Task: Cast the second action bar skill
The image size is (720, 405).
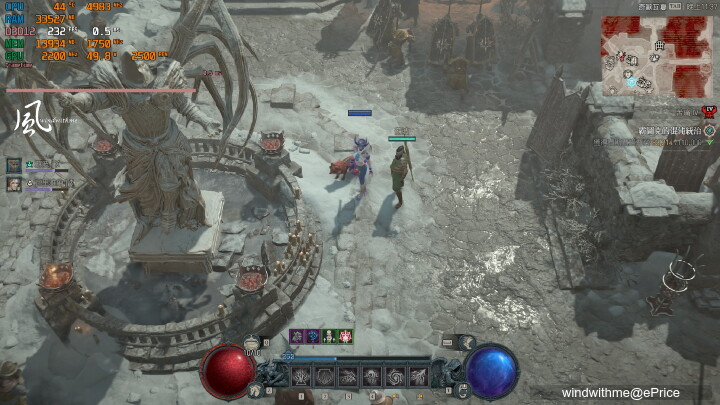Action: (x=324, y=377)
